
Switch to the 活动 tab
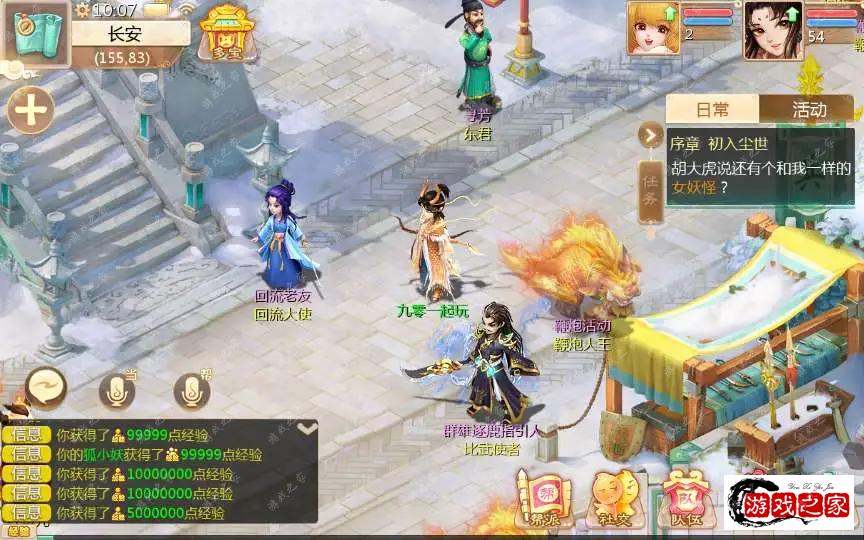(x=808, y=110)
